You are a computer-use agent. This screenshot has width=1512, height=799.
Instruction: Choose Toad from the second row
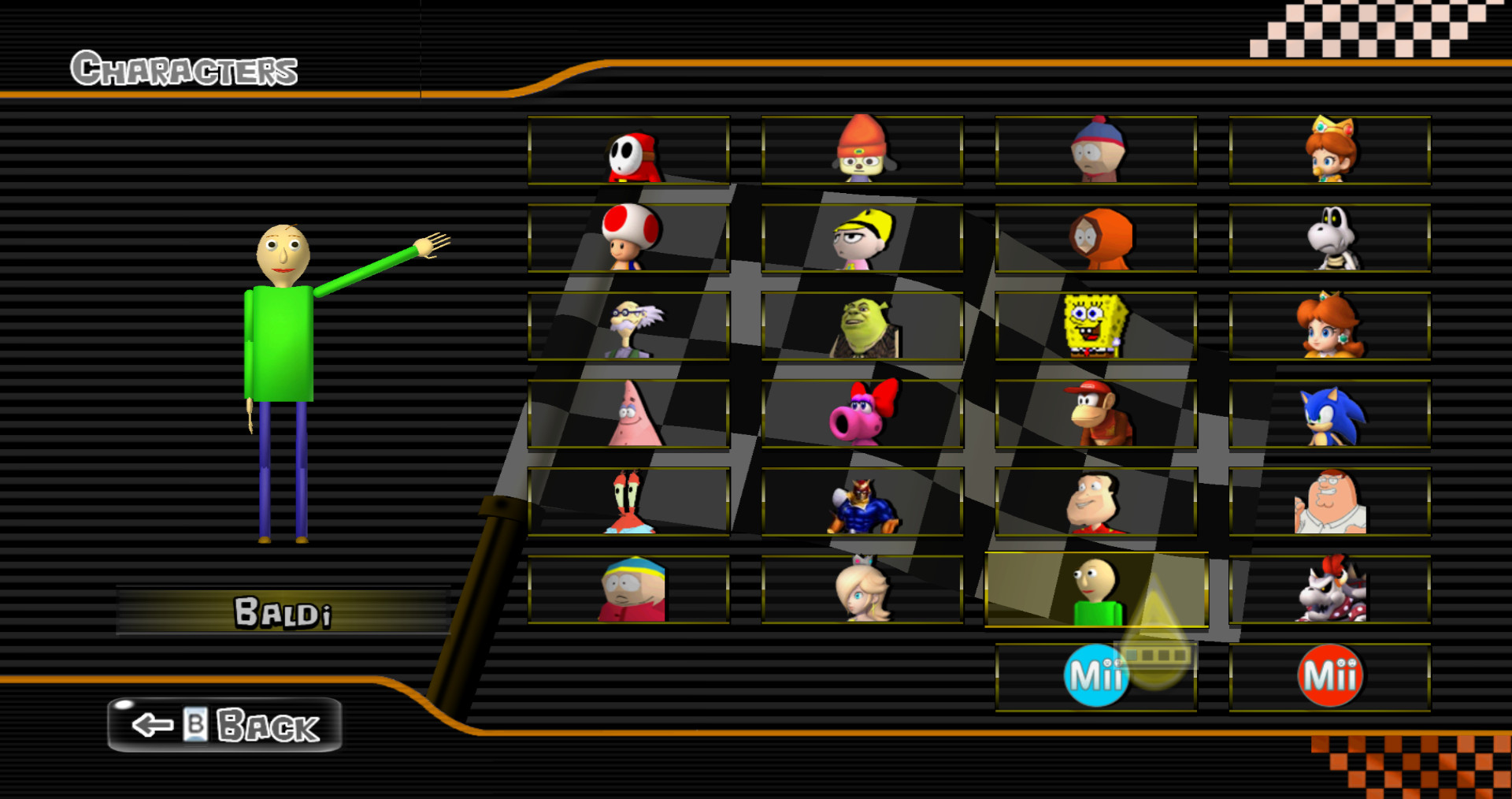630,239
